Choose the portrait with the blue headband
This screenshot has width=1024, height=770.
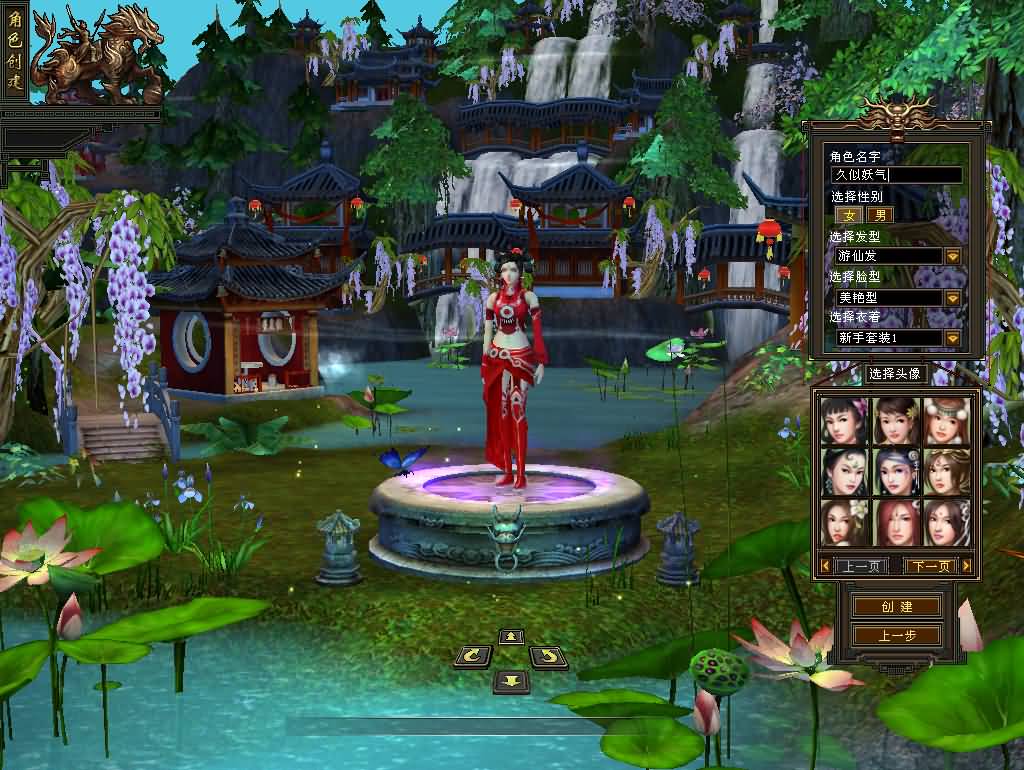coord(895,471)
